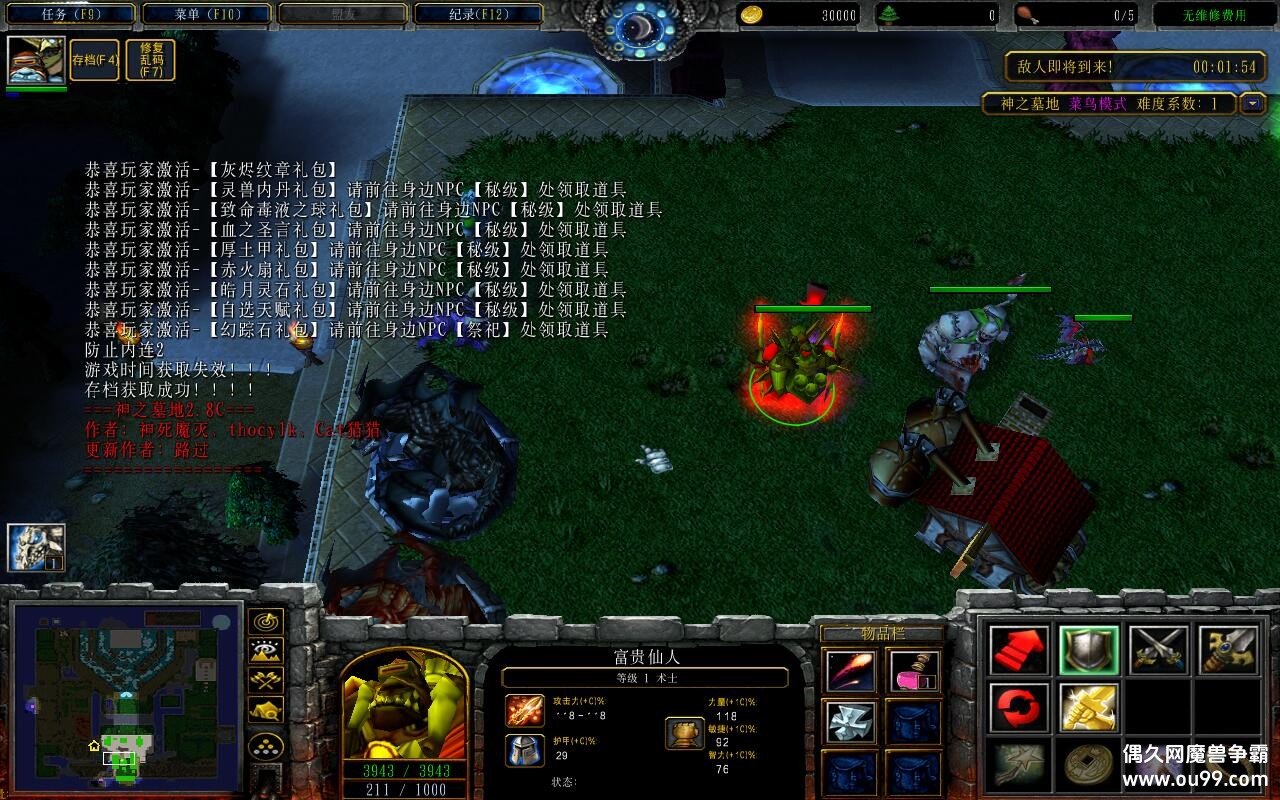
Task: Collapse the 神之墓地 scoreboard with its arrow
Action: click(x=1253, y=104)
